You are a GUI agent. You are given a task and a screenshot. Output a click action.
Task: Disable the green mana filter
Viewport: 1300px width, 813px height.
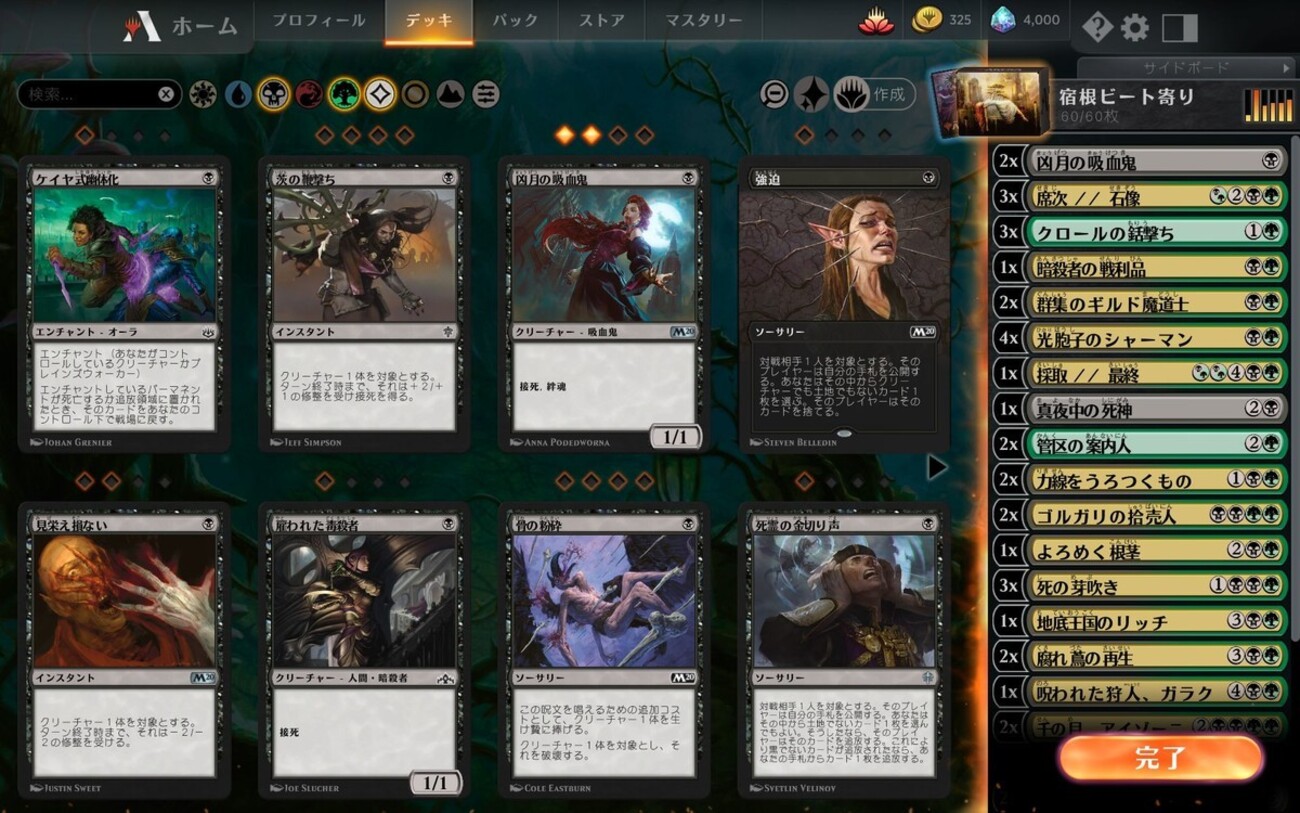[342, 95]
